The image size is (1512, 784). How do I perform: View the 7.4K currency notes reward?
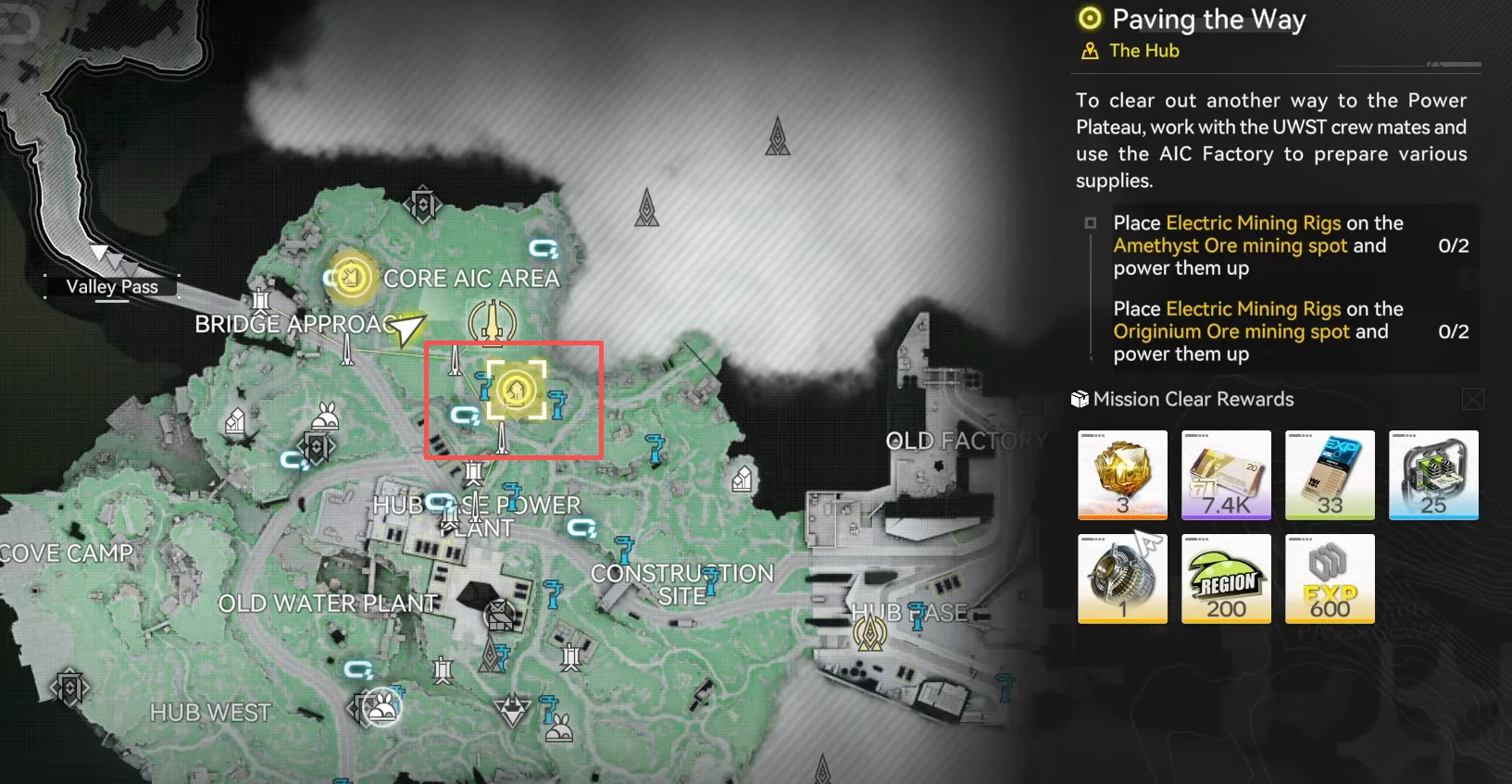[x=1226, y=474]
